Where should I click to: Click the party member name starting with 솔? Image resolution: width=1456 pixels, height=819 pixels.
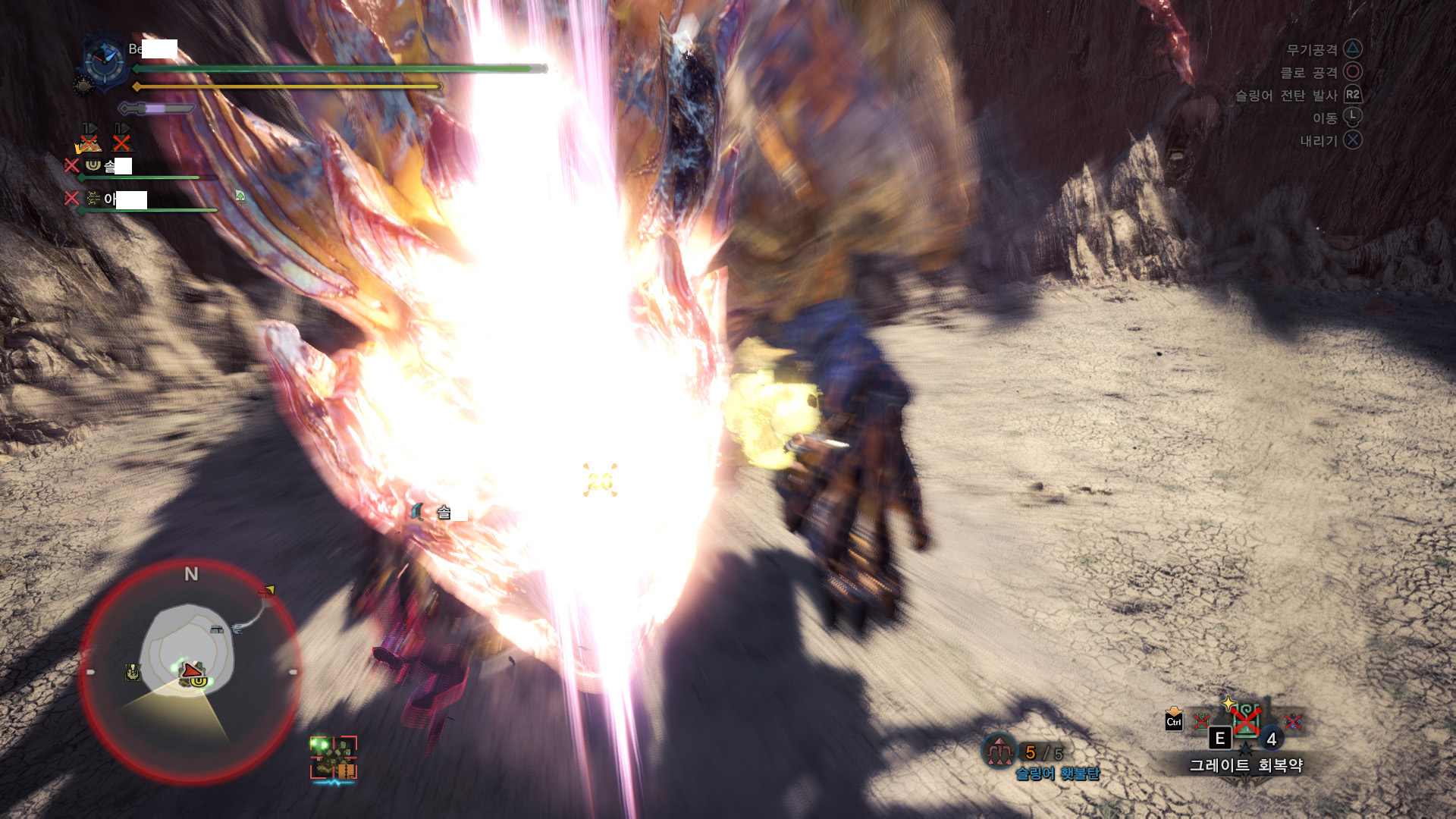pyautogui.click(x=118, y=165)
